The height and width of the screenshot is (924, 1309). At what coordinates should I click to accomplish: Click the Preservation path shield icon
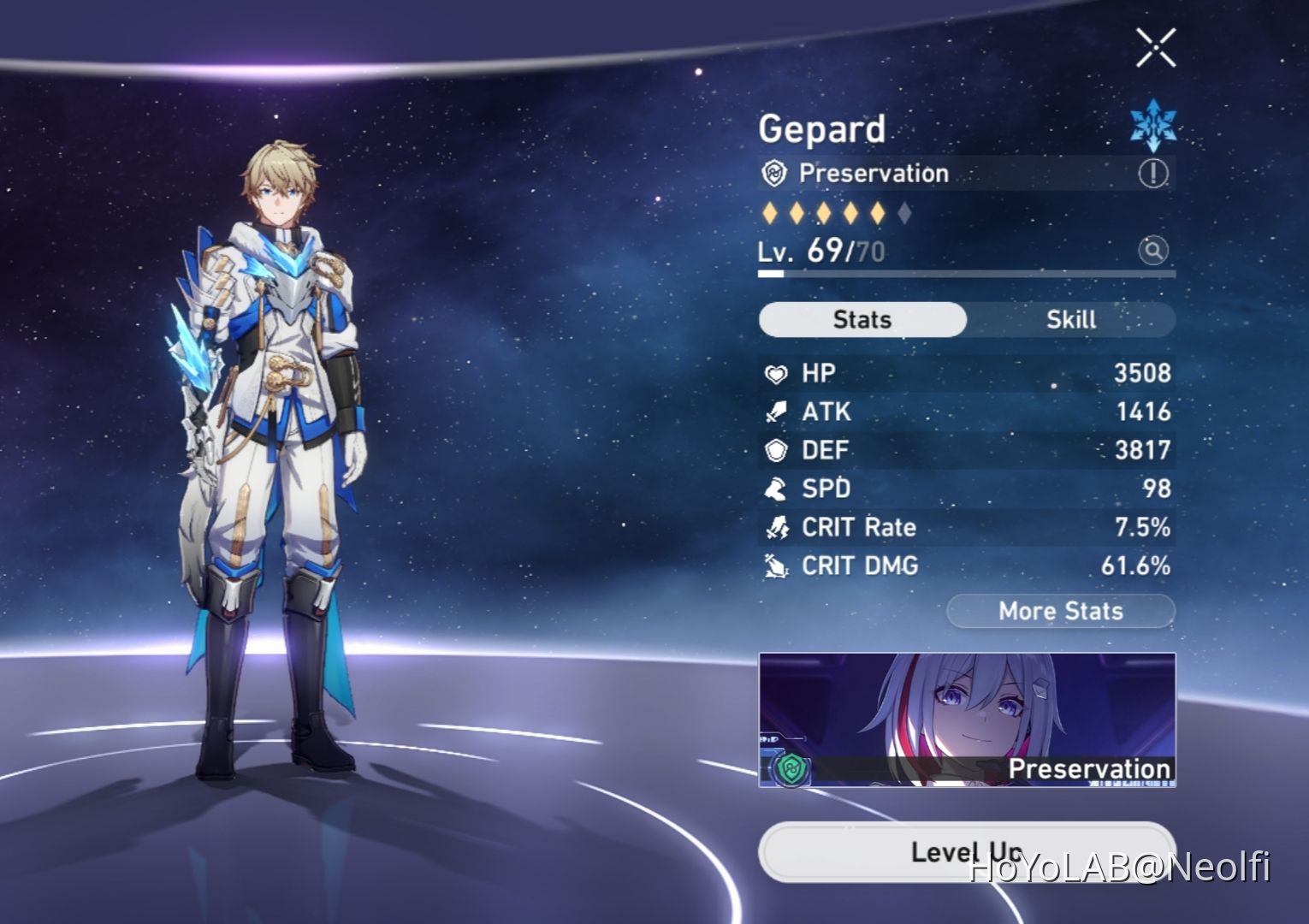[774, 173]
